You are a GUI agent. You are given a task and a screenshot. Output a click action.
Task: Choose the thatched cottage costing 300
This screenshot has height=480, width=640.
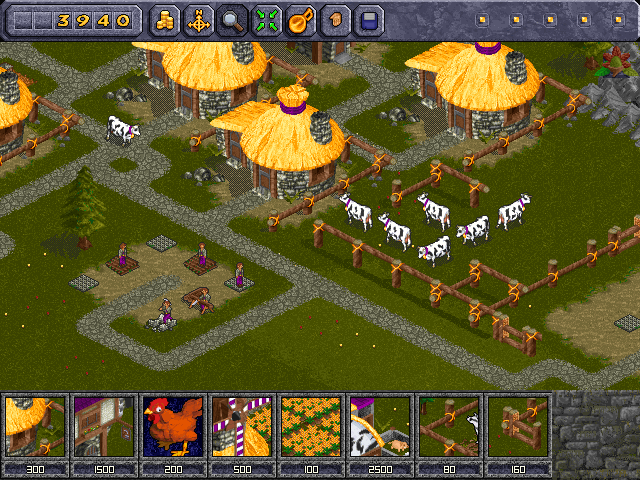[x=35, y=426]
